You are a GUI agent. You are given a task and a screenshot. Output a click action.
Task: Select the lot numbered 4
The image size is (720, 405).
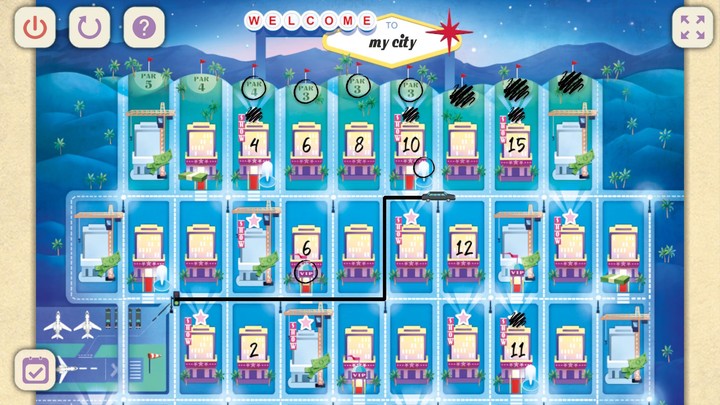click(x=254, y=145)
